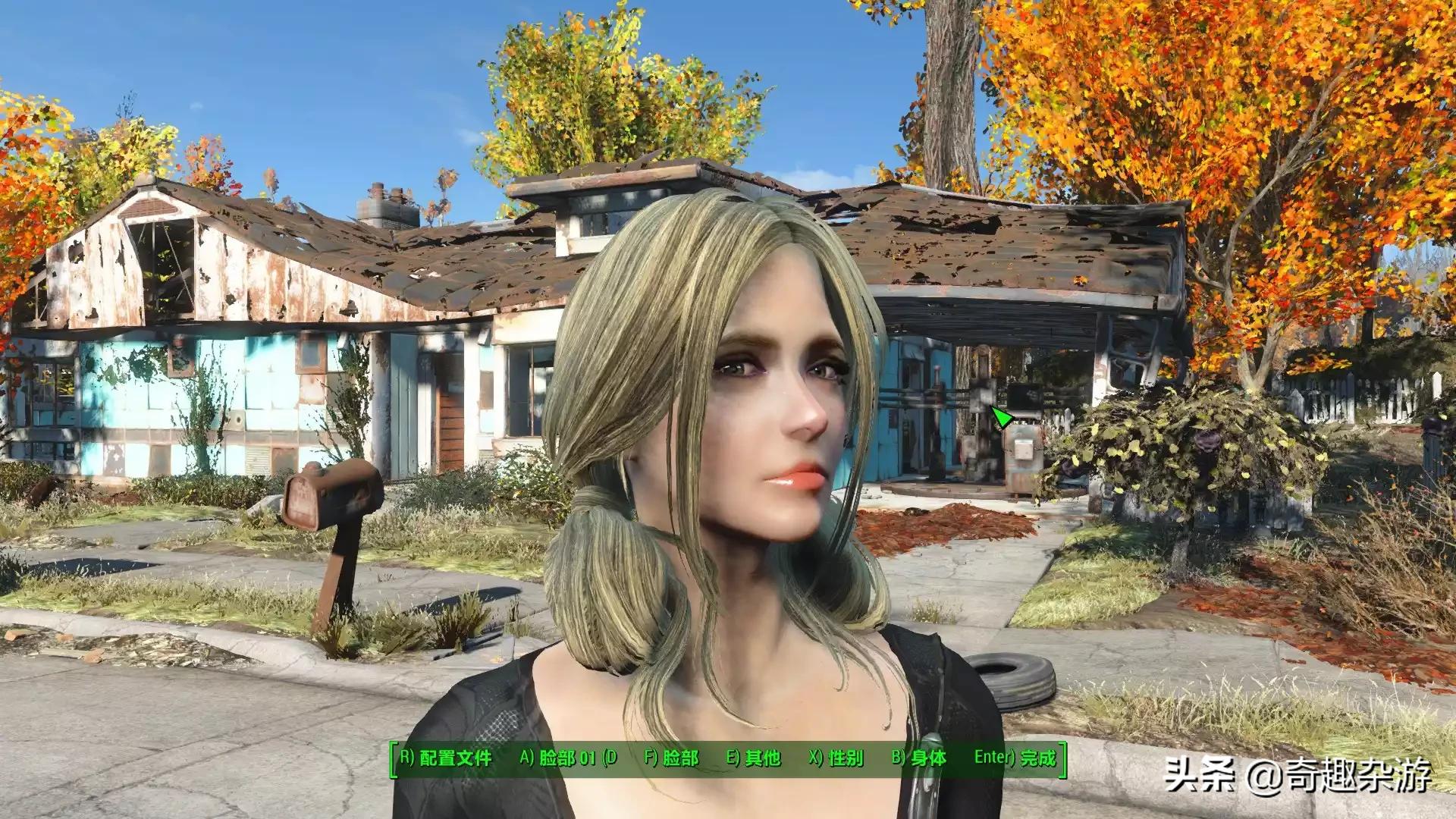Cycle the 脸部 01 face preset
Viewport: 1456px width, 819px height.
(568, 758)
